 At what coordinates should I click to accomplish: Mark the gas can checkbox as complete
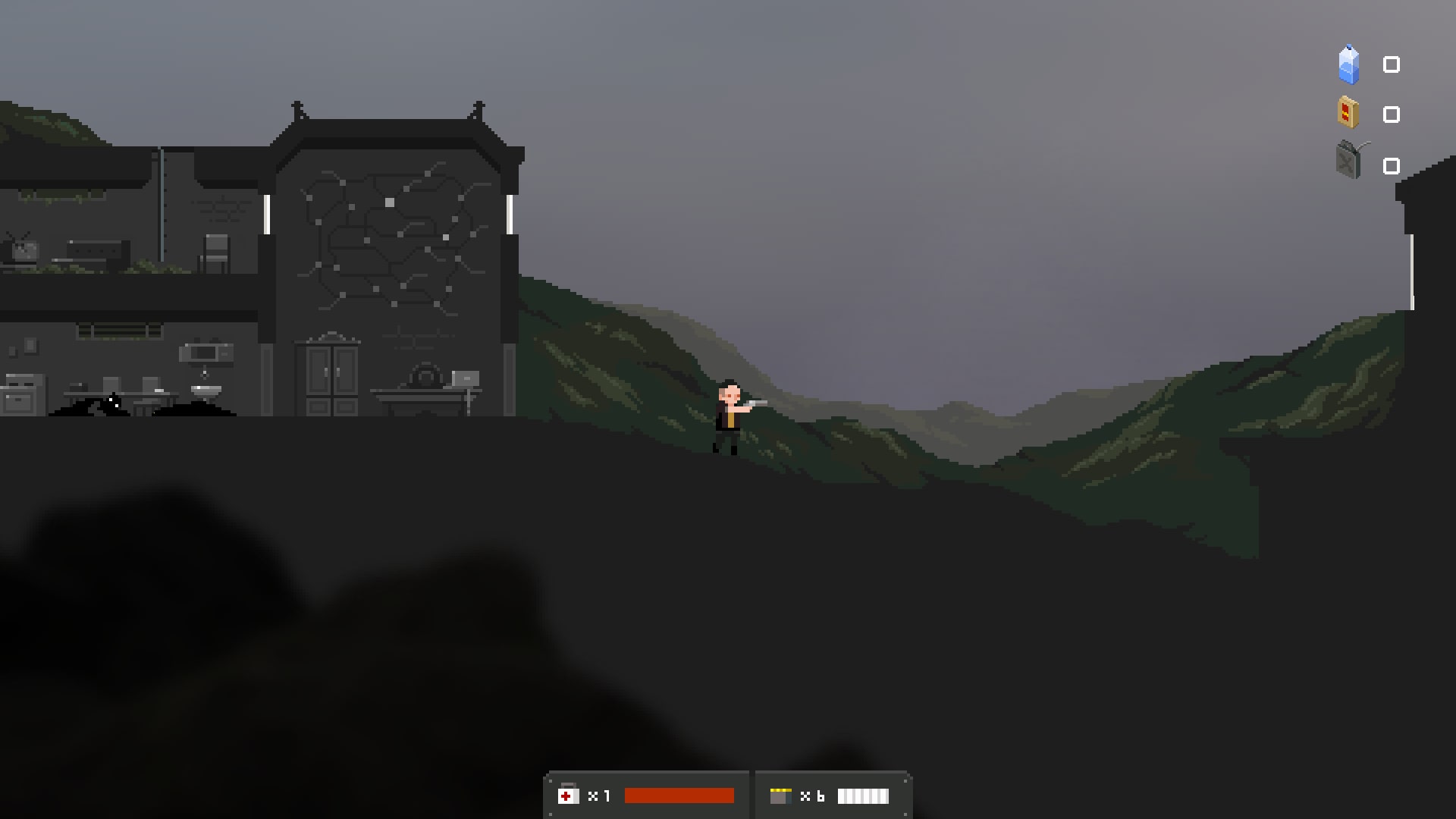(1392, 166)
